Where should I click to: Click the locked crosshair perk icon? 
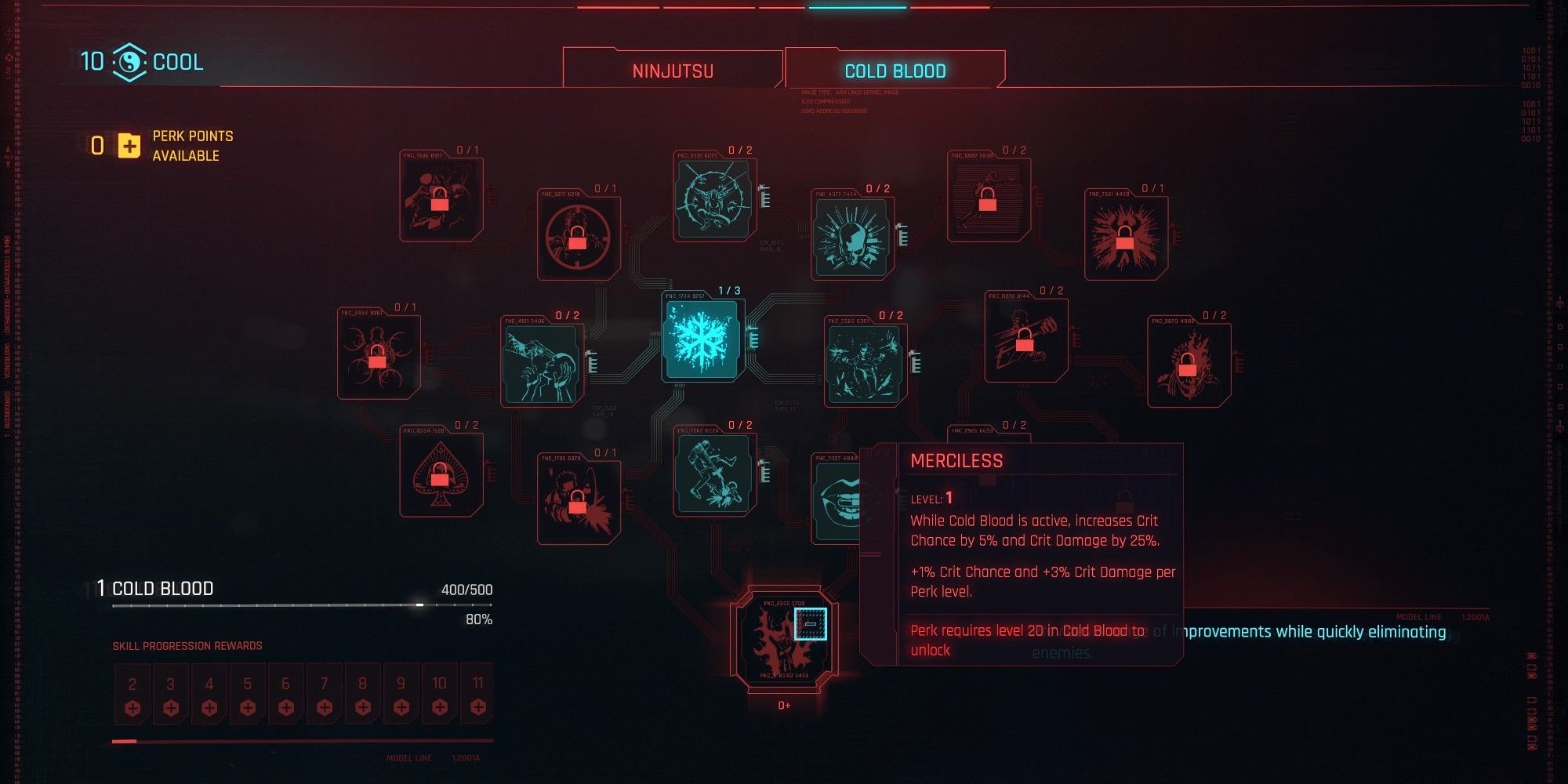(578, 235)
